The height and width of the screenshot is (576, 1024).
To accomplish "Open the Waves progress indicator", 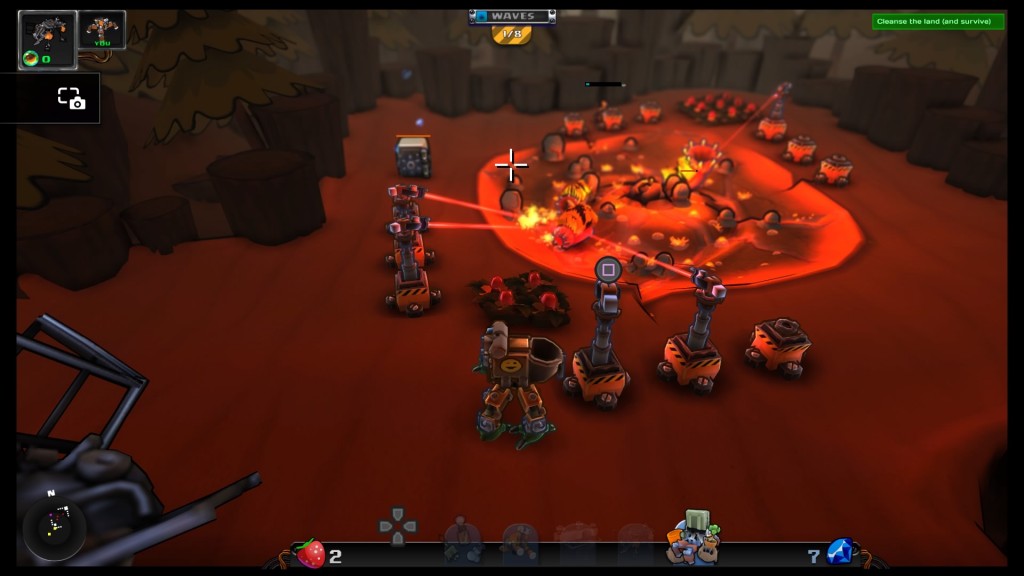I will [512, 24].
